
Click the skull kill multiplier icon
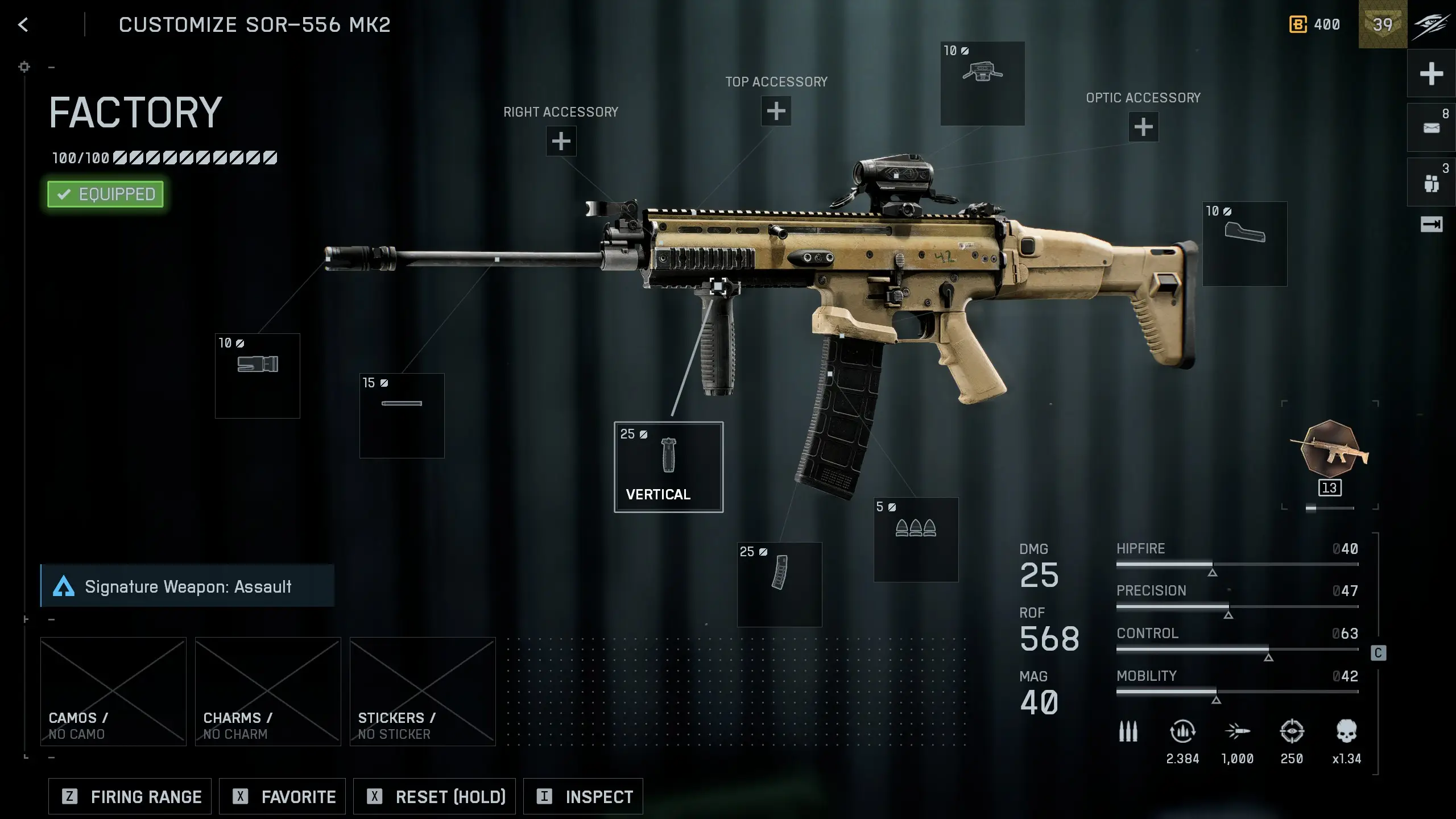point(1347,730)
